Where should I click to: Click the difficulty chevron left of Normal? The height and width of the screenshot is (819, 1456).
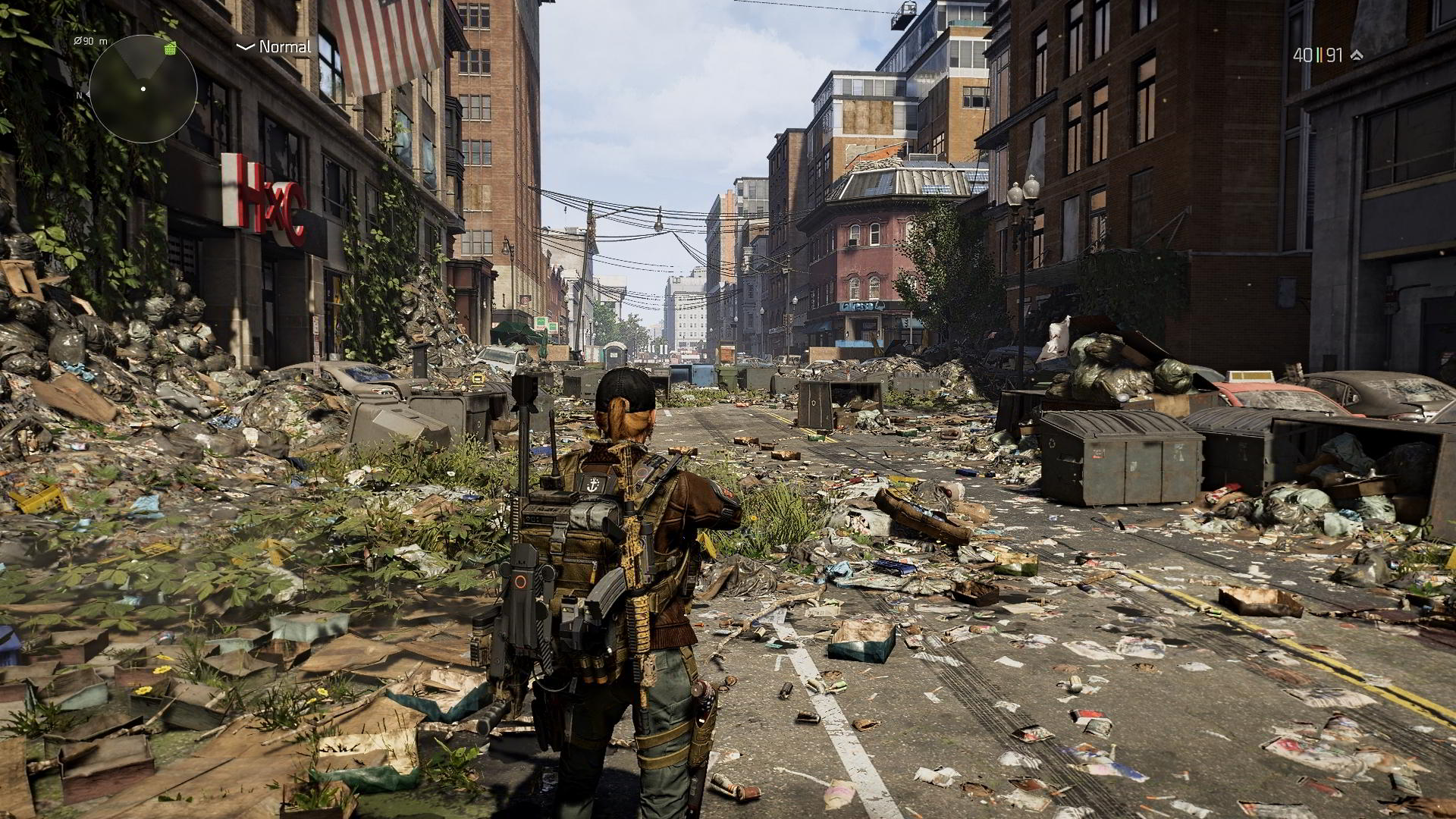click(244, 45)
